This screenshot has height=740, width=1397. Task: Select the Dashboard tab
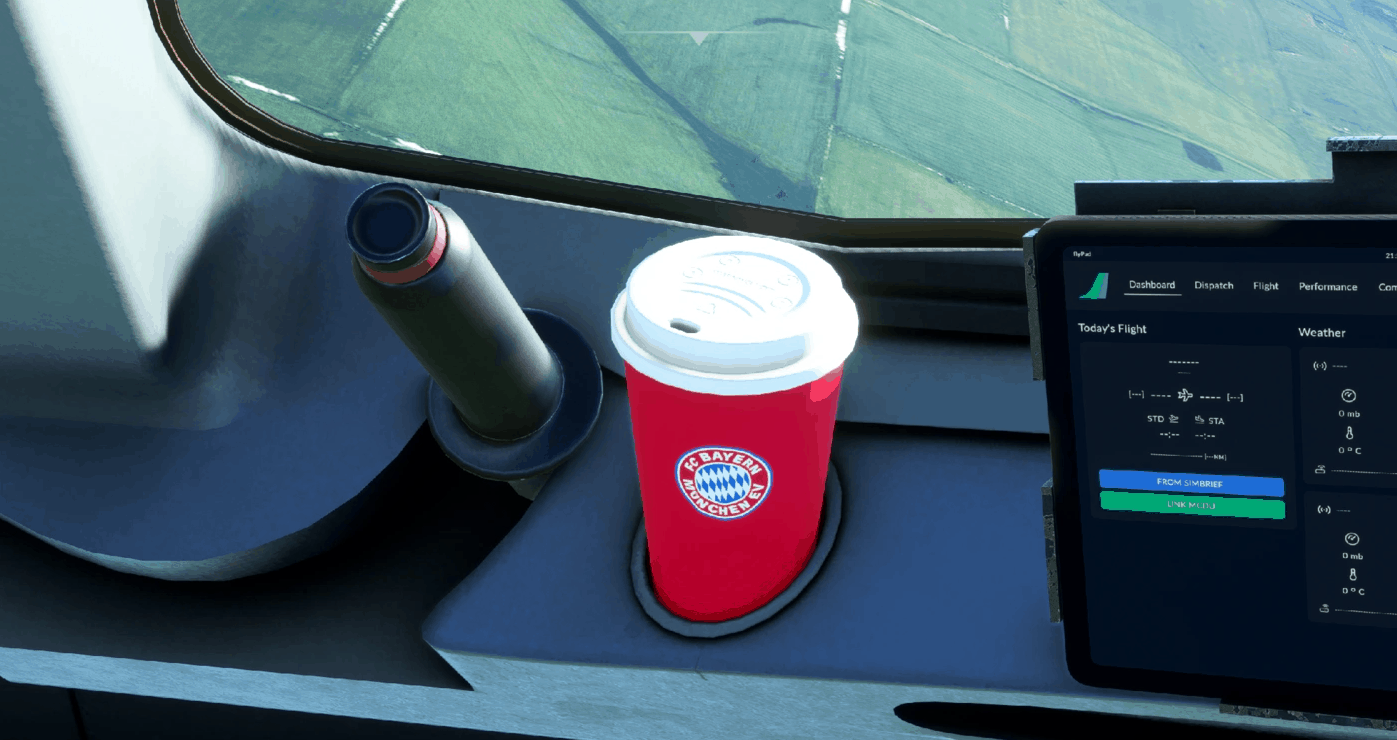click(1152, 284)
